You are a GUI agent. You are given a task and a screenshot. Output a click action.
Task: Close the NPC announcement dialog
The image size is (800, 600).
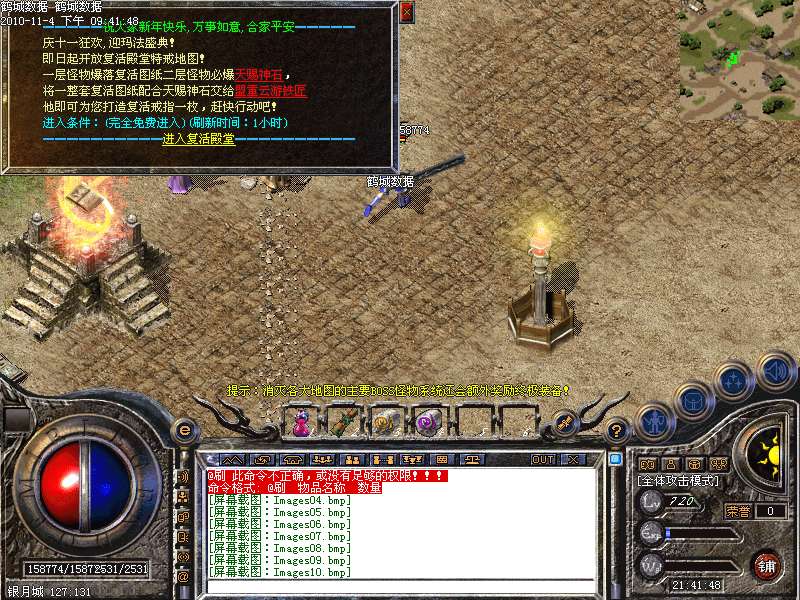coord(405,12)
